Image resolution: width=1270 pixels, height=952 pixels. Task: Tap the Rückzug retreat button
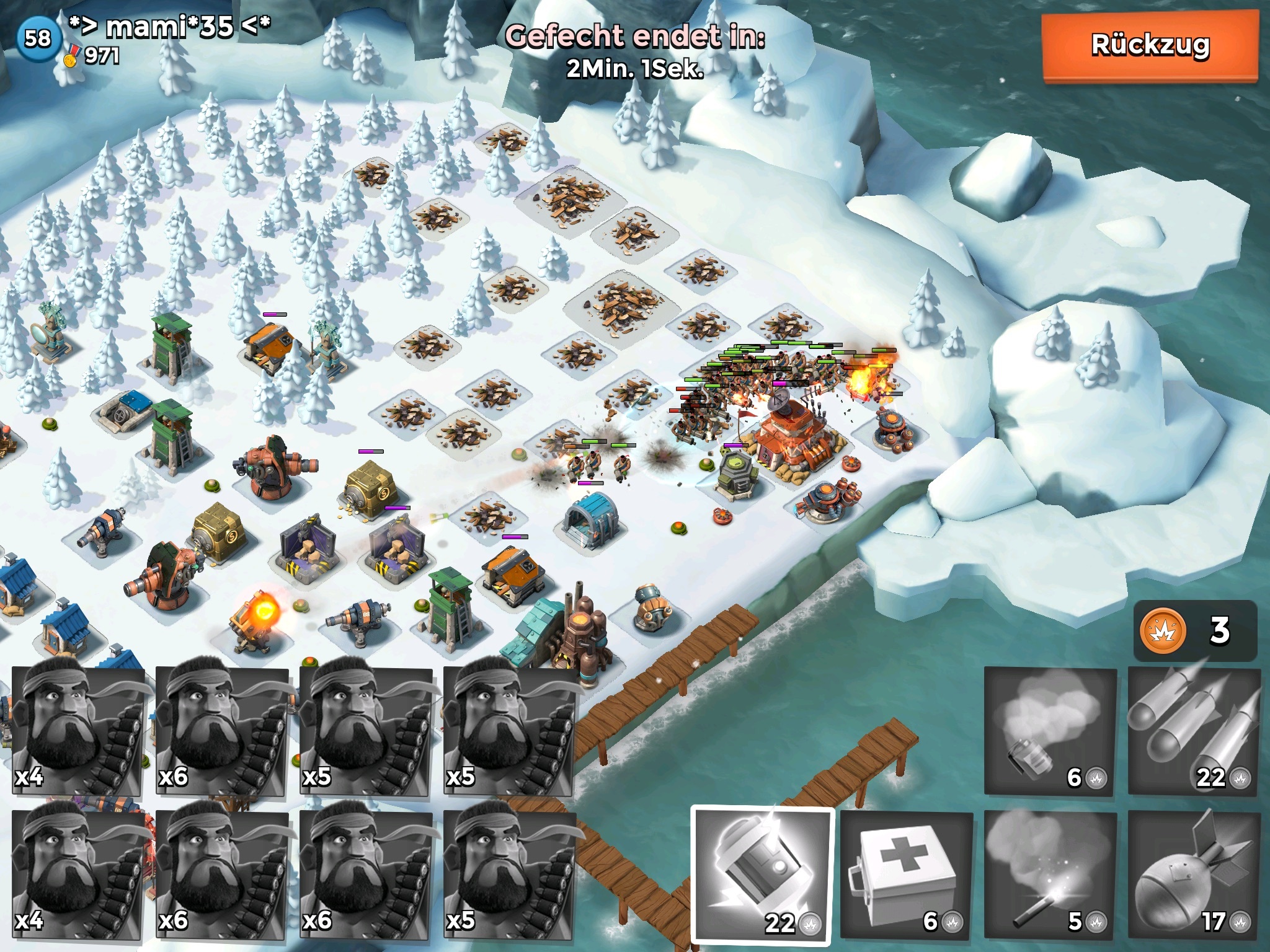[1150, 46]
